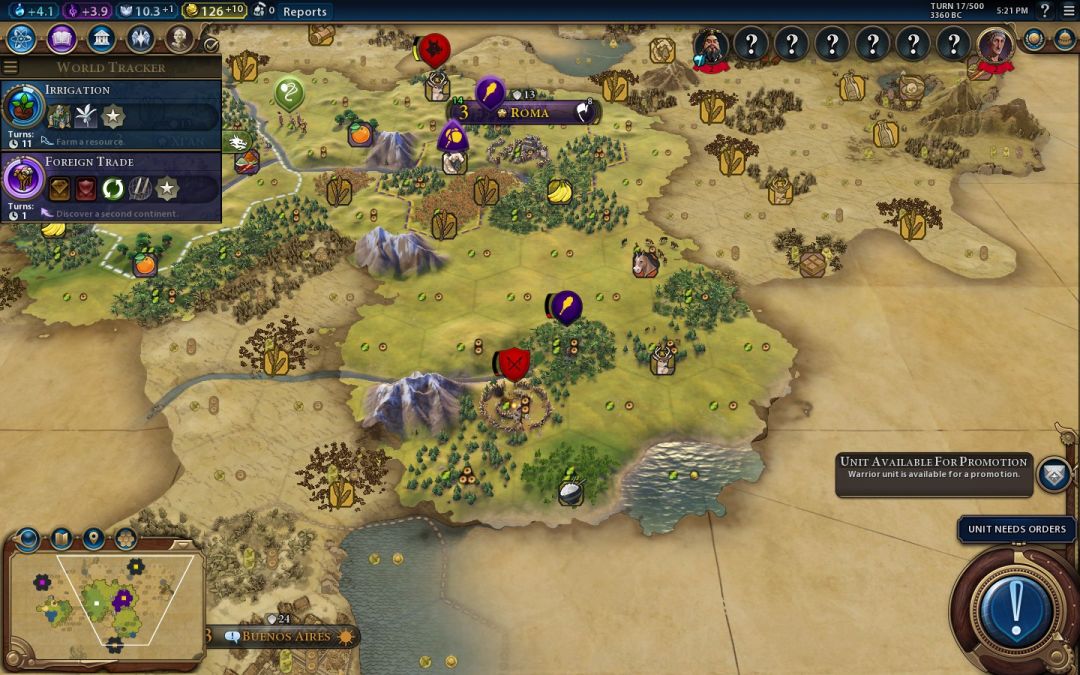Open the Great People portrait icon
This screenshot has width=1080, height=675.
tap(179, 39)
